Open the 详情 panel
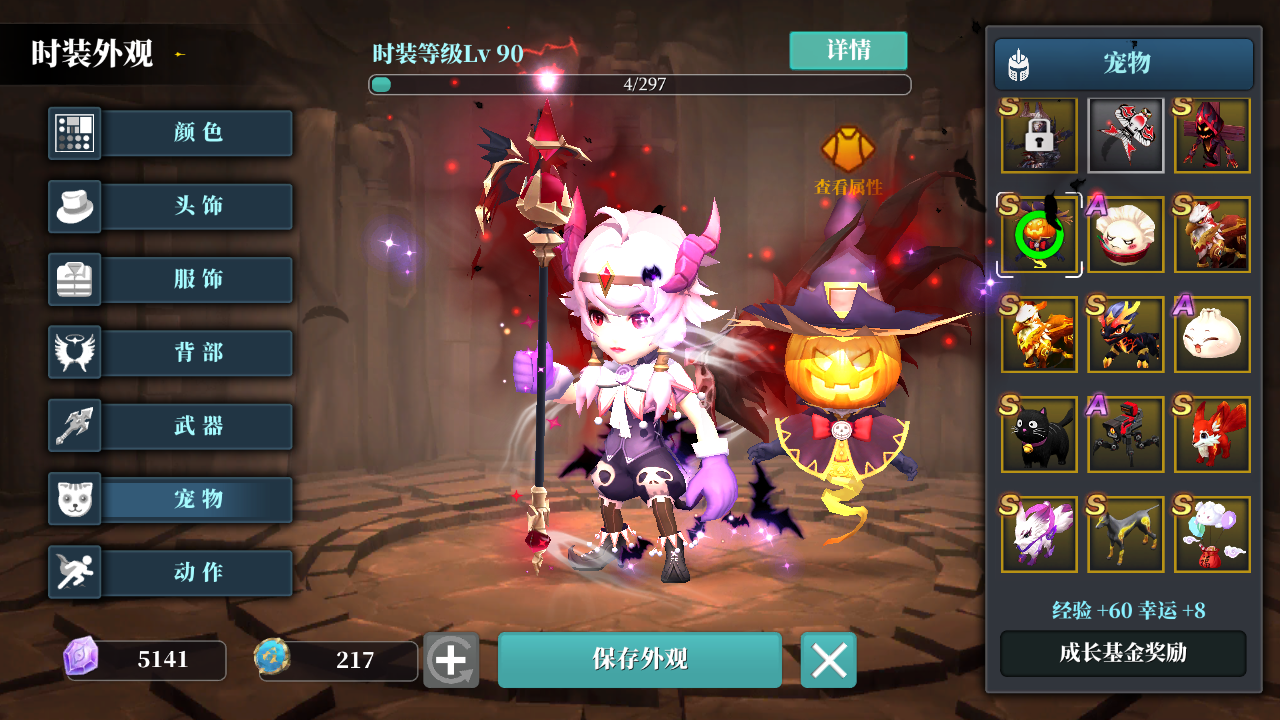1280x720 pixels. pyautogui.click(x=849, y=50)
